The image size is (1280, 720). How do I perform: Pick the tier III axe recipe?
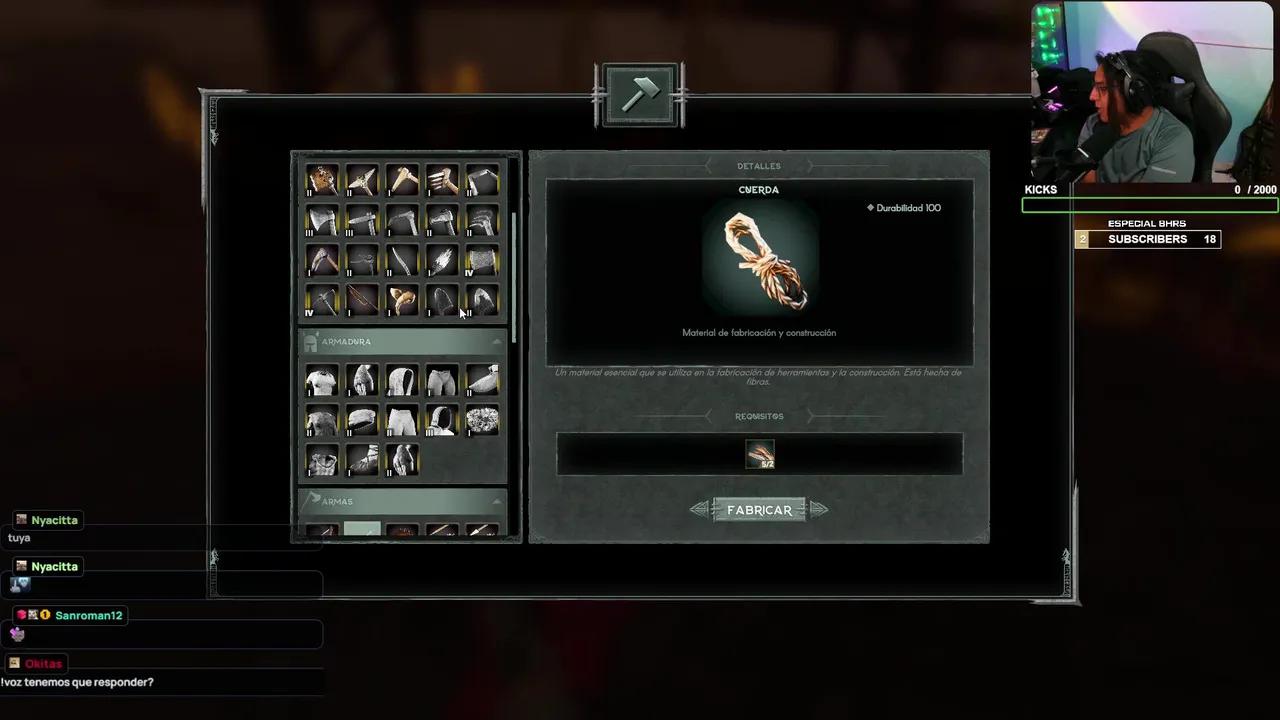321,220
